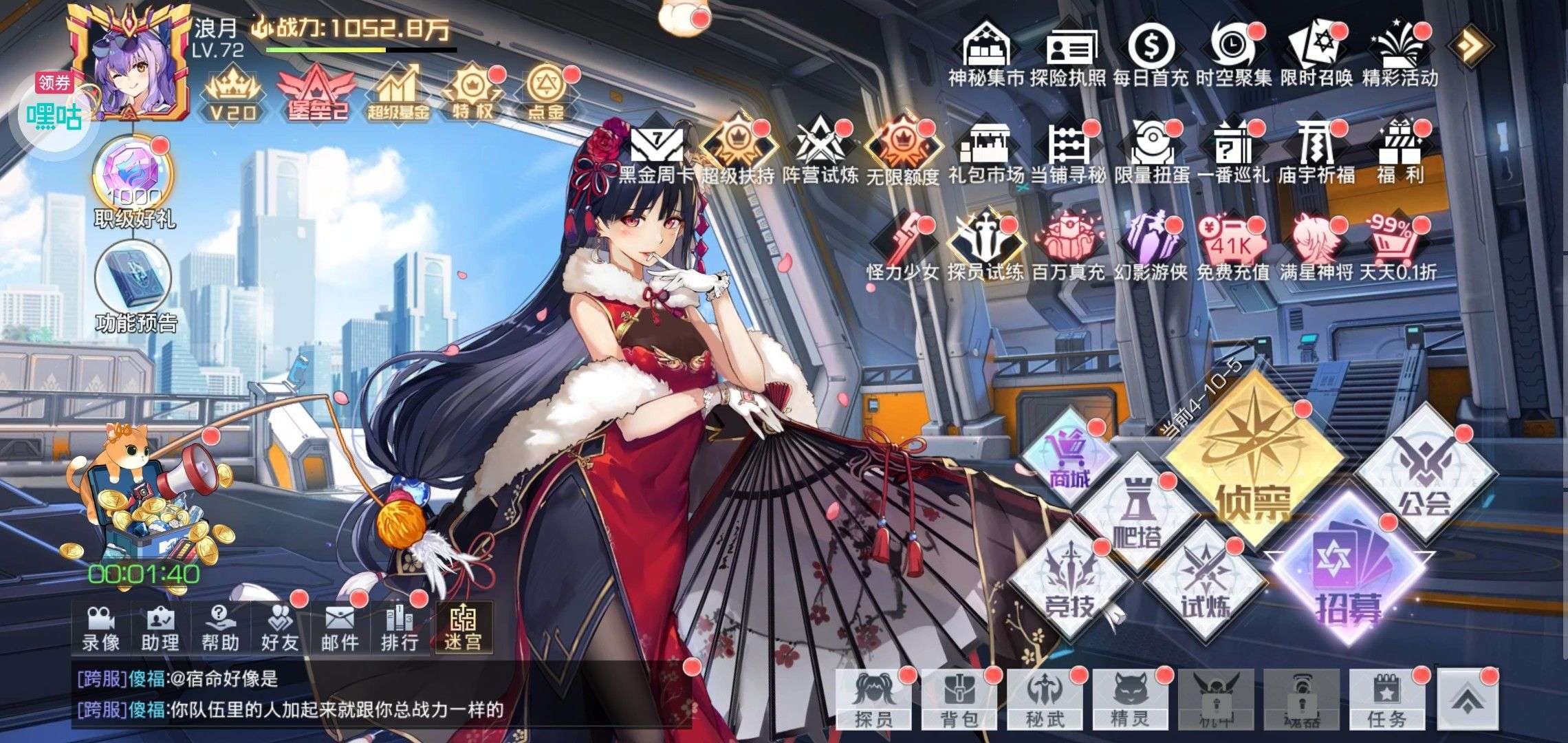Viewport: 1568px width, 743px height.
Task: Open the 邮件 mailbox
Action: 339,627
